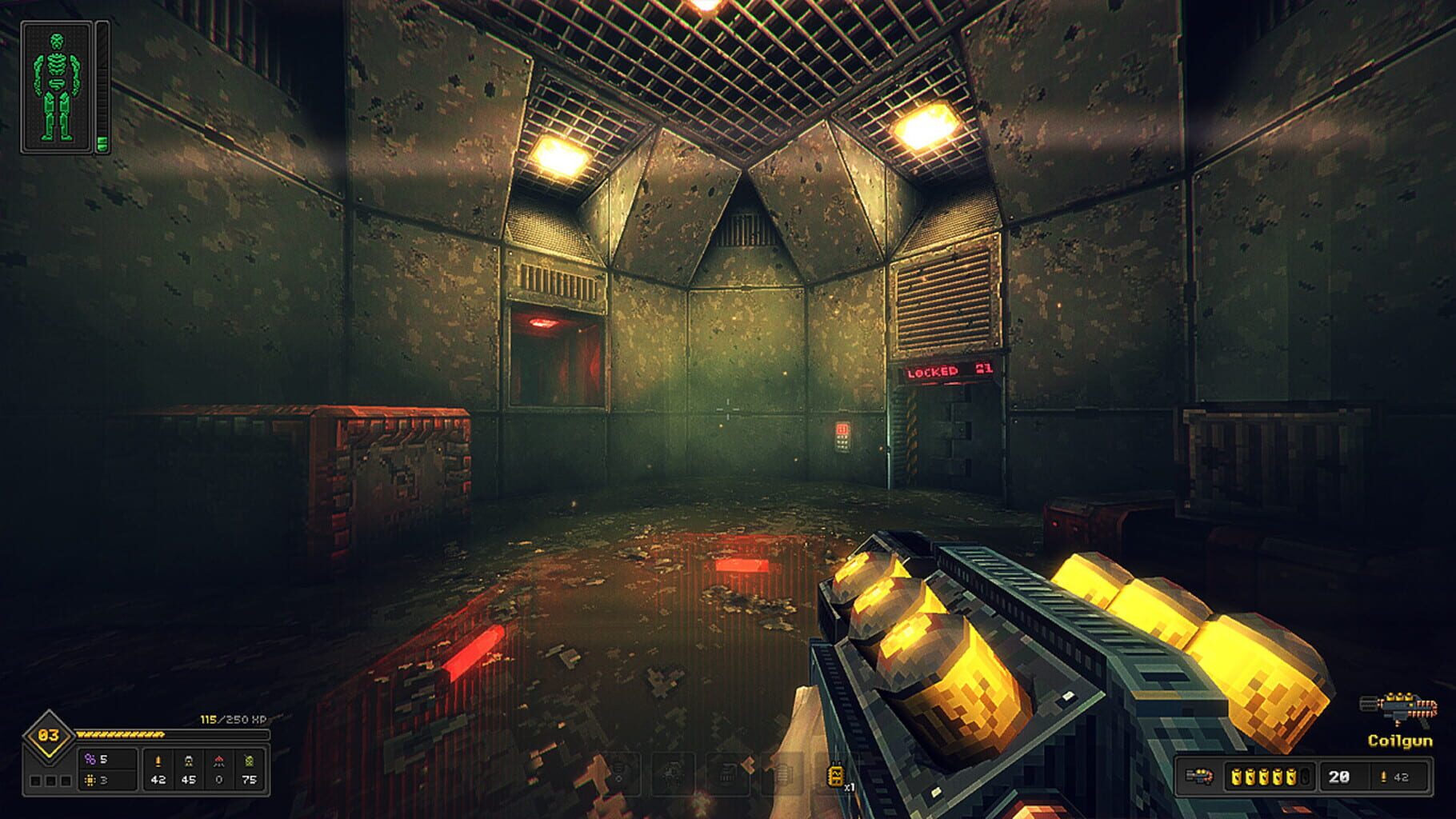Screen dimensions: 1456x819
Task: Click the helmet armor counter icon
Action: (x=188, y=761)
